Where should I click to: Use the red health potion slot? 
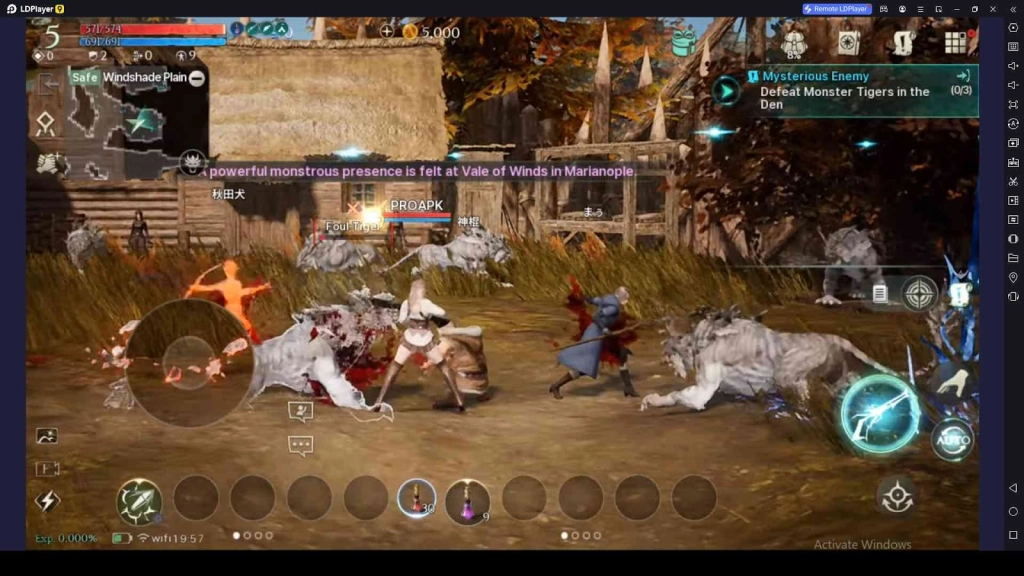416,498
